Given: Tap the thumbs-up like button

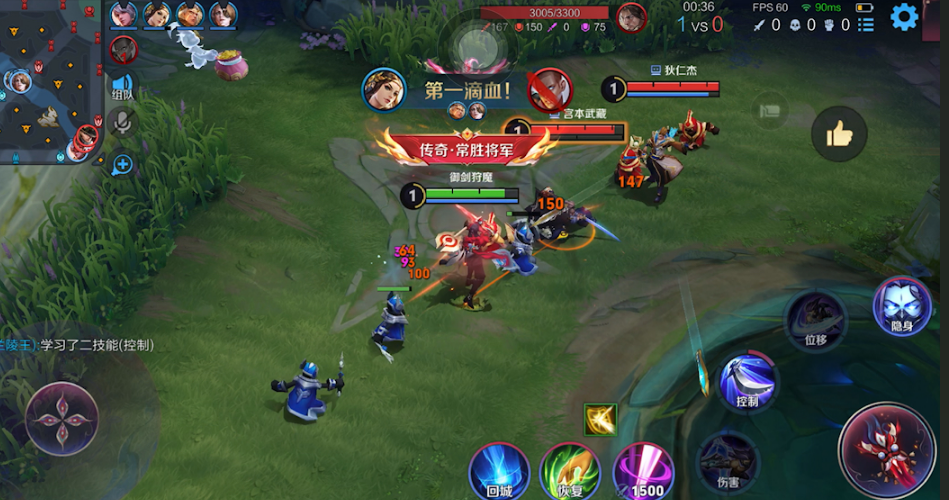Looking at the screenshot, I should (x=838, y=134).
